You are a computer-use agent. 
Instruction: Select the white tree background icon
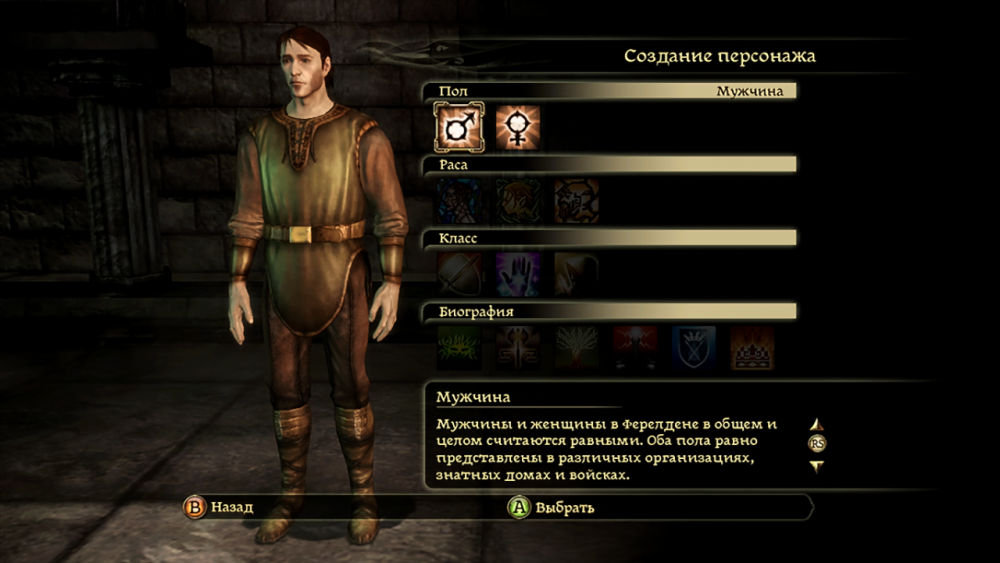click(x=576, y=348)
